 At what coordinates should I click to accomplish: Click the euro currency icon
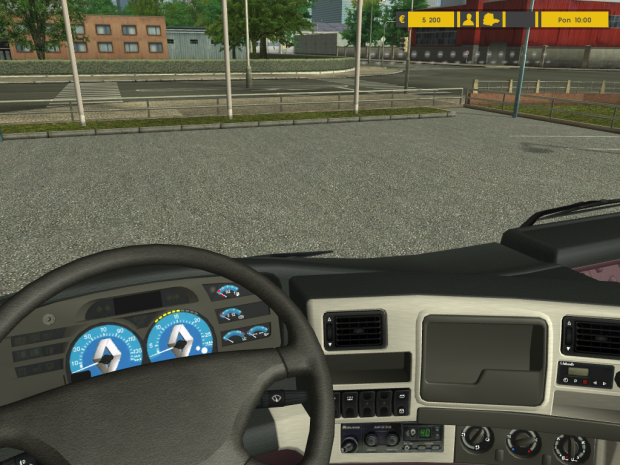click(x=402, y=19)
